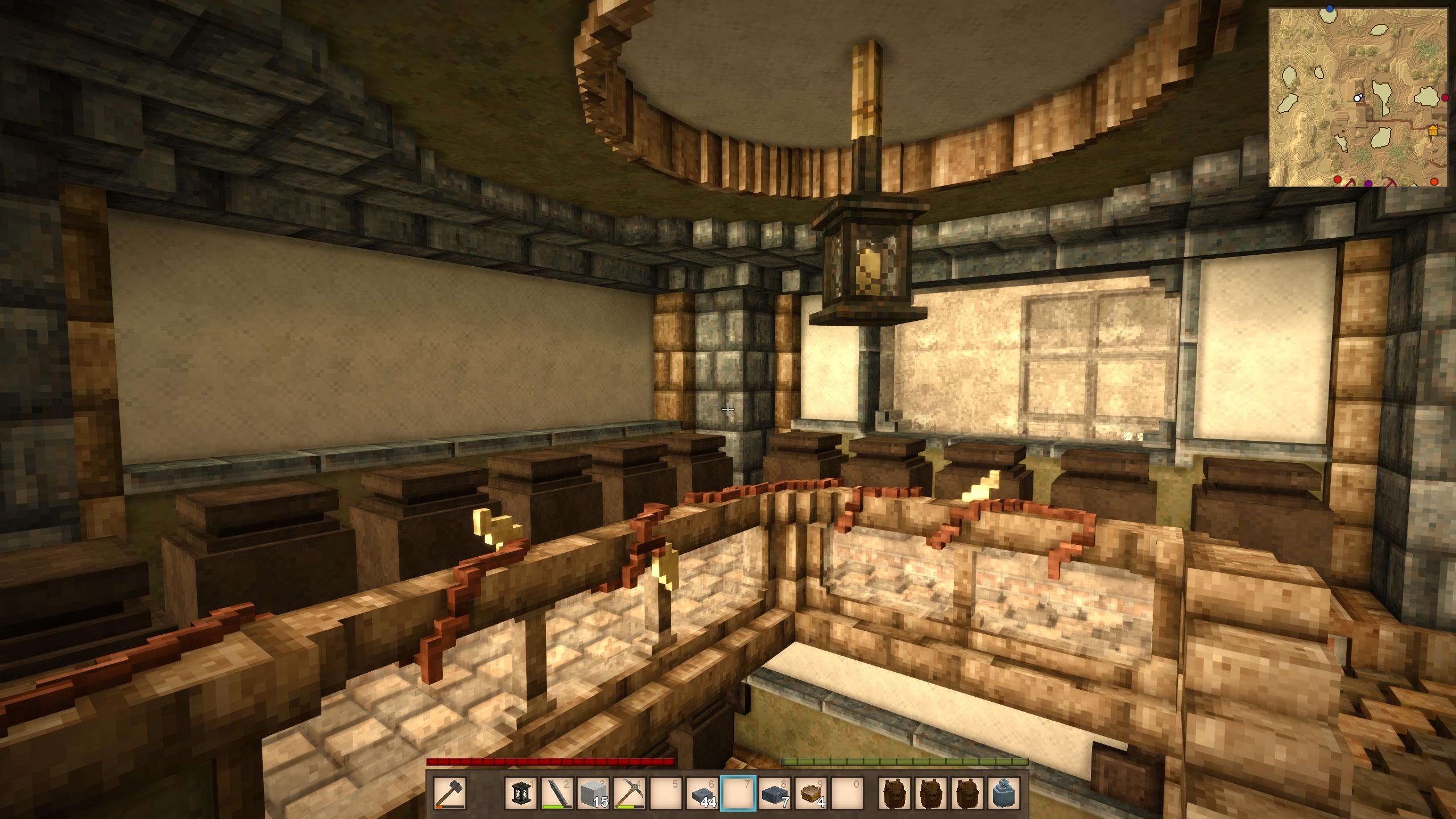
Task: Select empty hotbar slot 0
Action: coord(847,793)
